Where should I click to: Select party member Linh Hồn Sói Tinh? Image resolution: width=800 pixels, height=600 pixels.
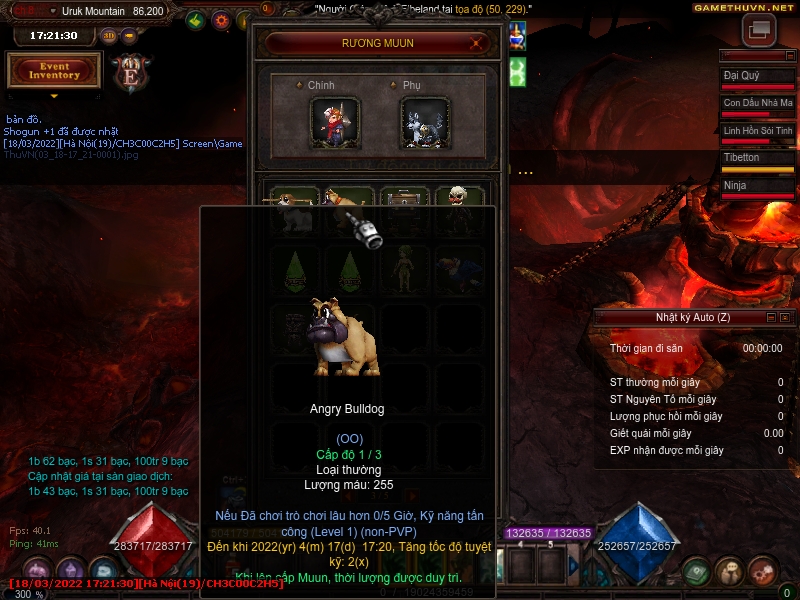tap(757, 133)
